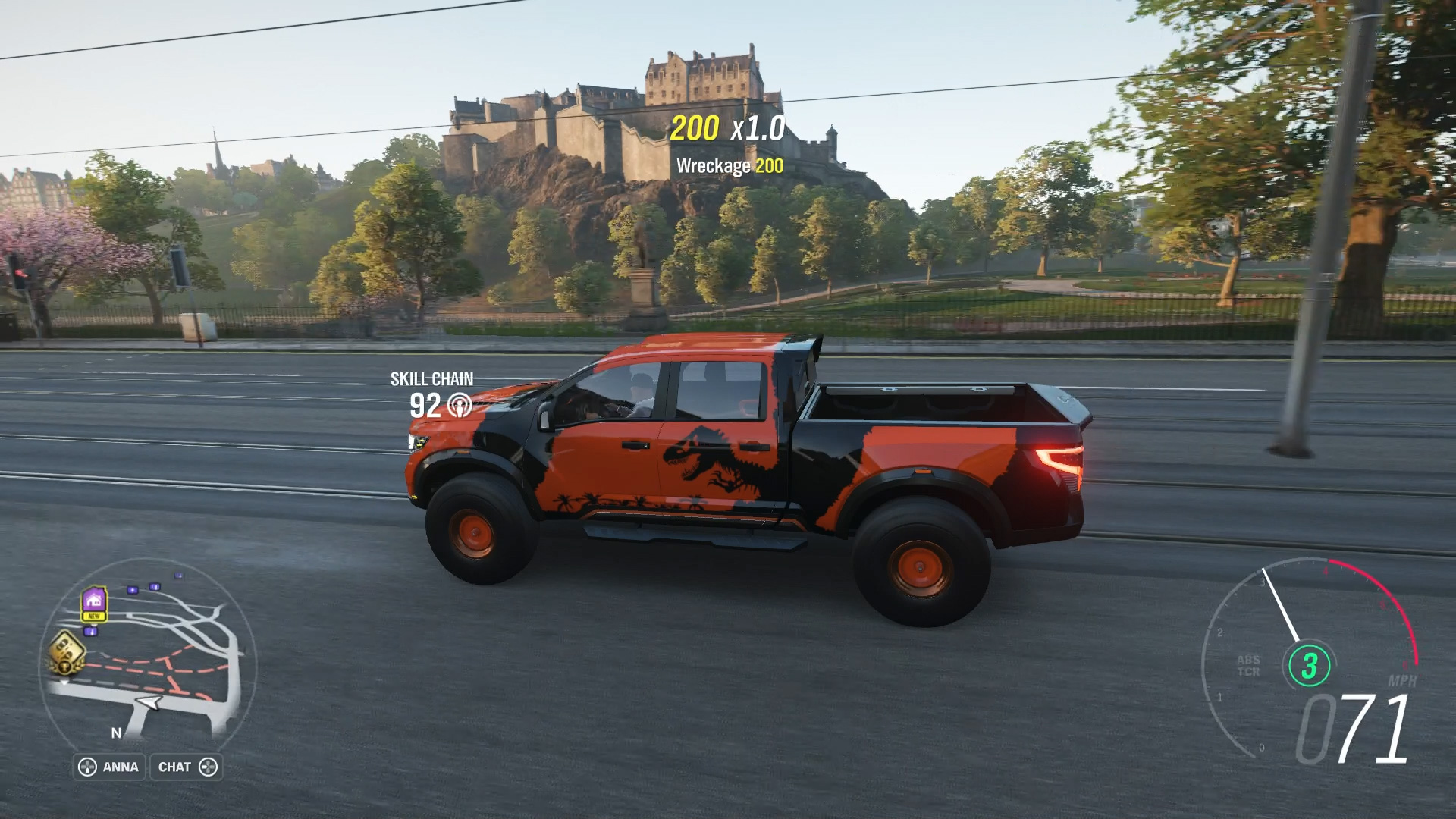
Task: Open the minimap
Action: click(x=146, y=654)
